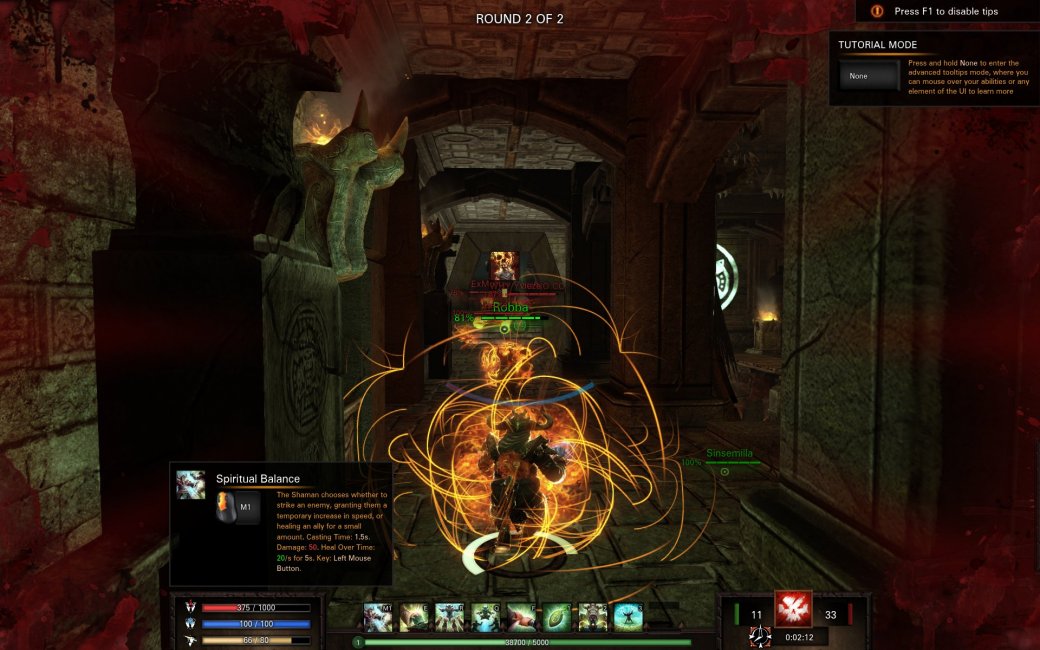
Task: Select the totem ability on key 2
Action: [x=593, y=617]
